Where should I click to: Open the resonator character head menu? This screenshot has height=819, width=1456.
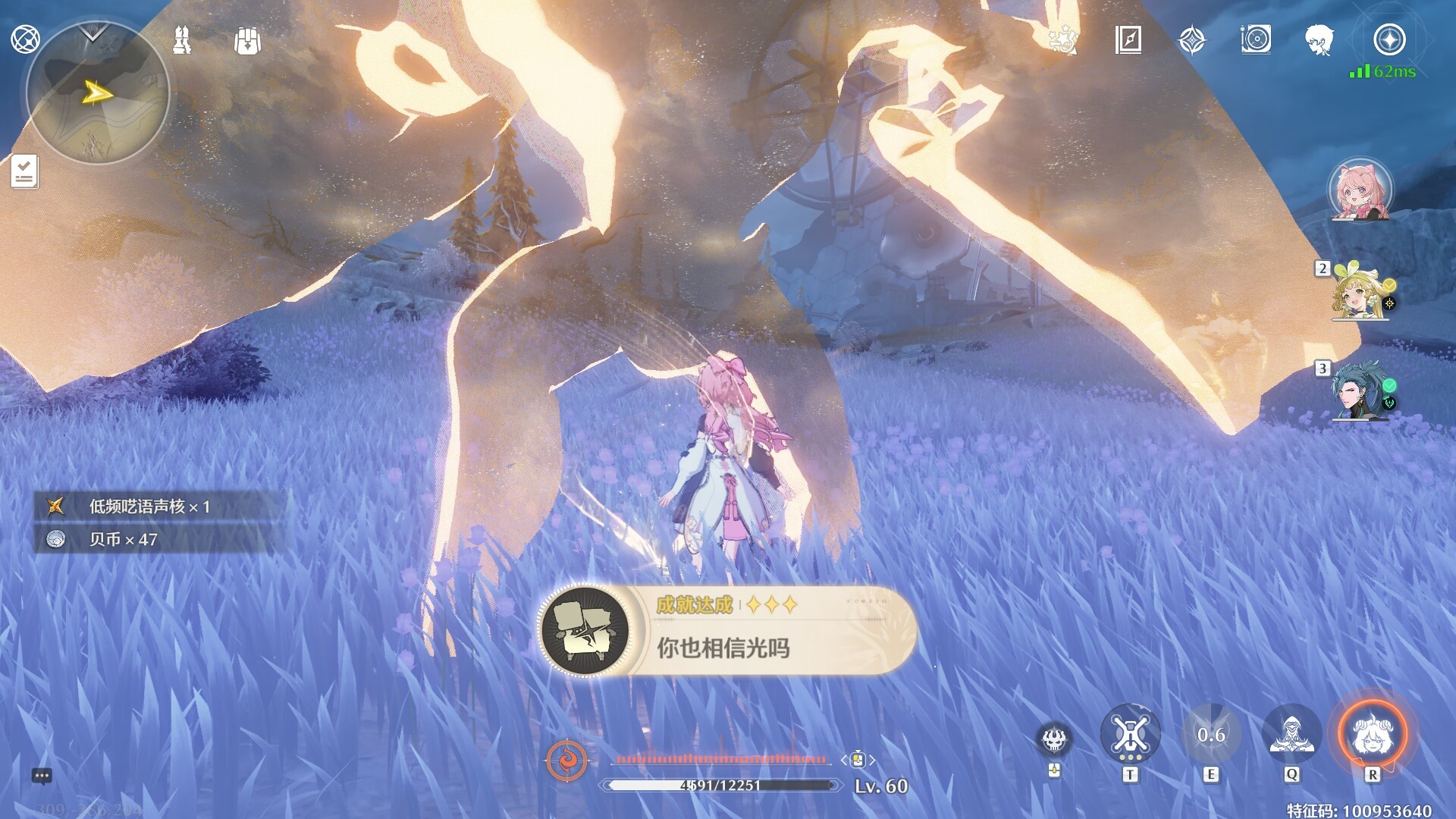[x=1319, y=39]
